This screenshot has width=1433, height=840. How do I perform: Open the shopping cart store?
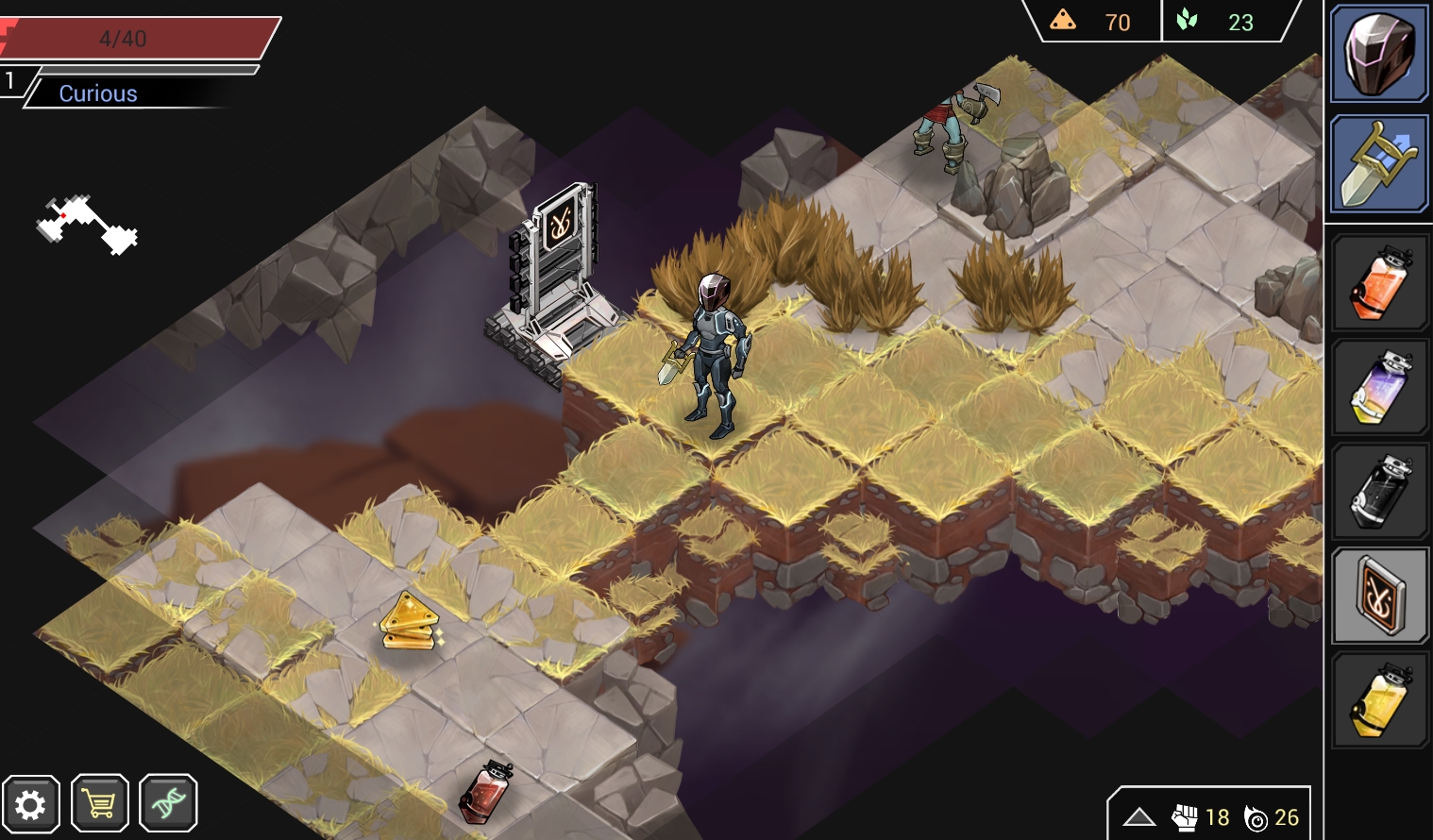(100, 804)
